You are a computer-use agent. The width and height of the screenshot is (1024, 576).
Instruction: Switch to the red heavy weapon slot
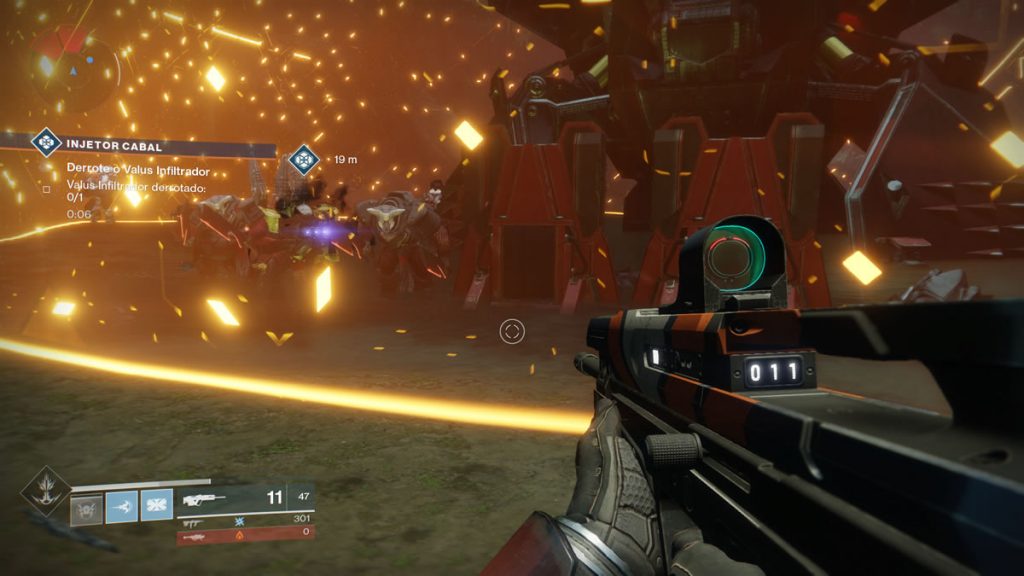pyautogui.click(x=245, y=536)
